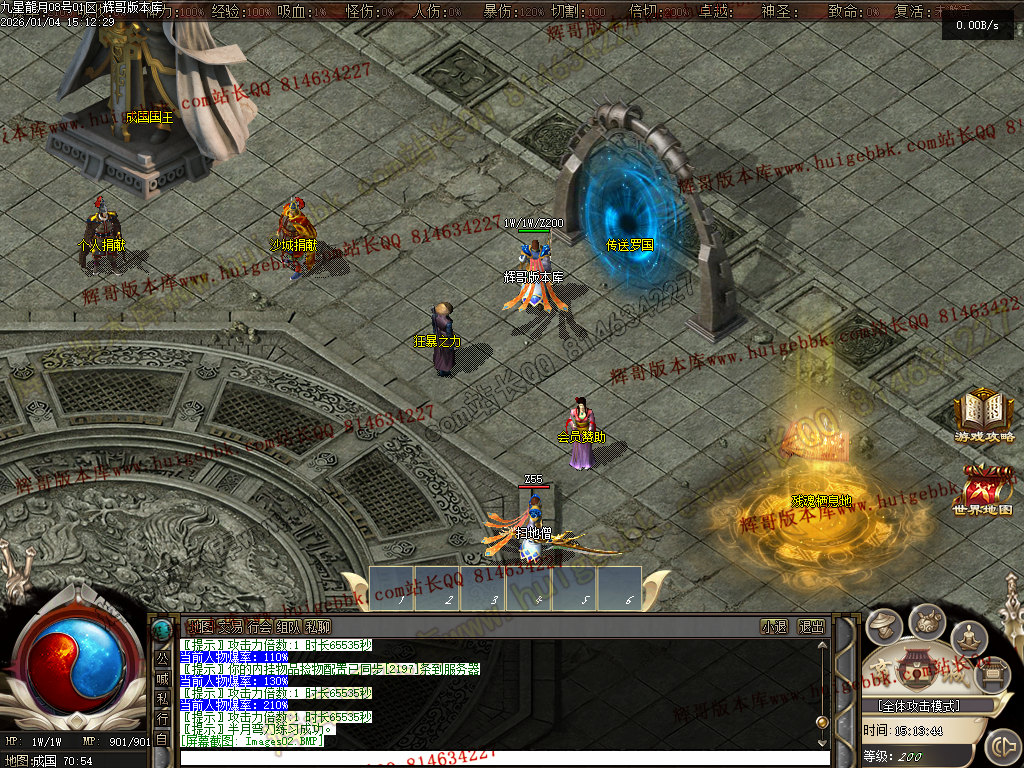Open the bag with the pouch icon
Image resolution: width=1024 pixels, height=768 pixels.
pyautogui.click(x=927, y=621)
